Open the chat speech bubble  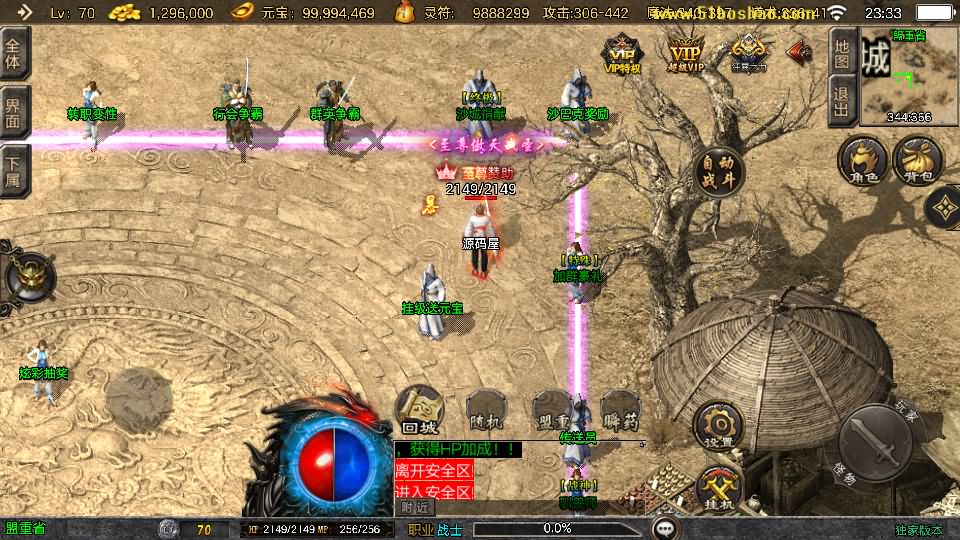point(665,528)
